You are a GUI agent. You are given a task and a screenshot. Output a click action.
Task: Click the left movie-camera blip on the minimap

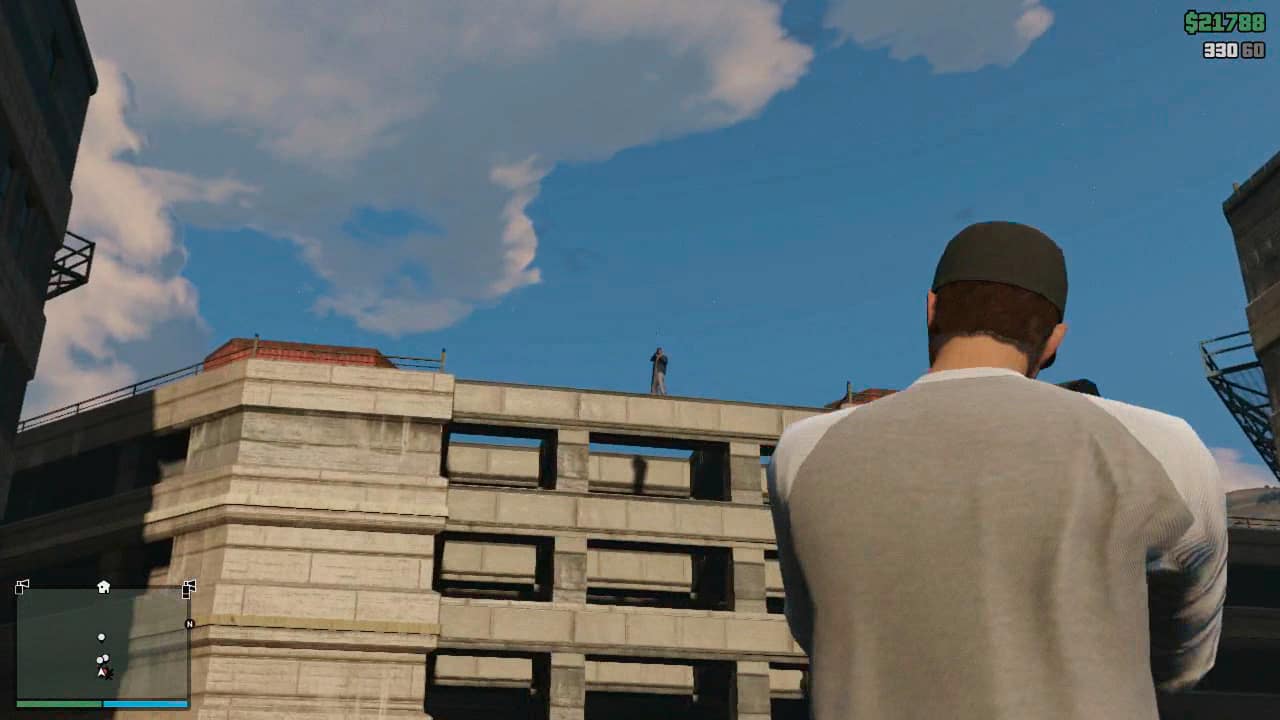[21, 587]
